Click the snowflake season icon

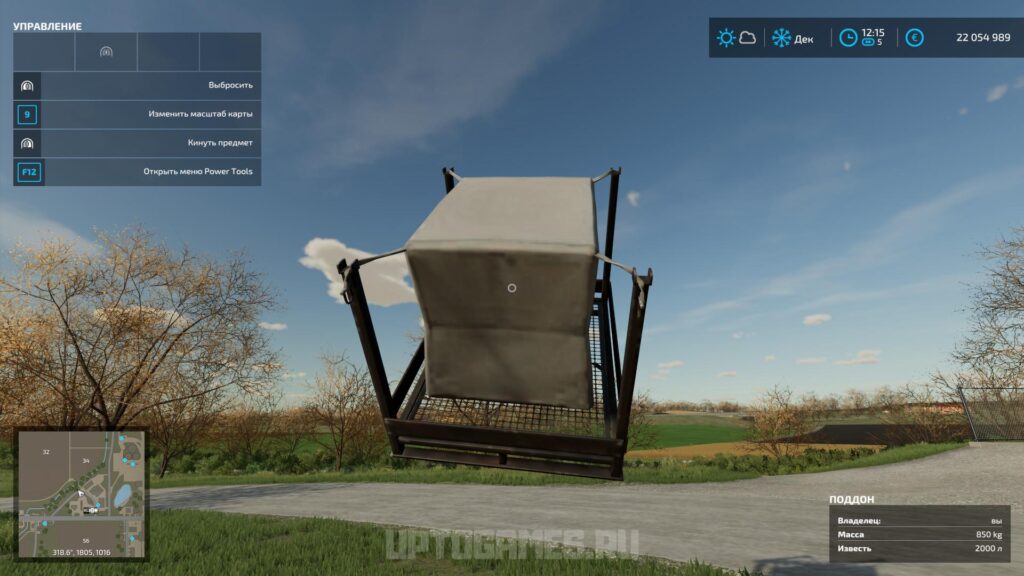click(x=781, y=38)
